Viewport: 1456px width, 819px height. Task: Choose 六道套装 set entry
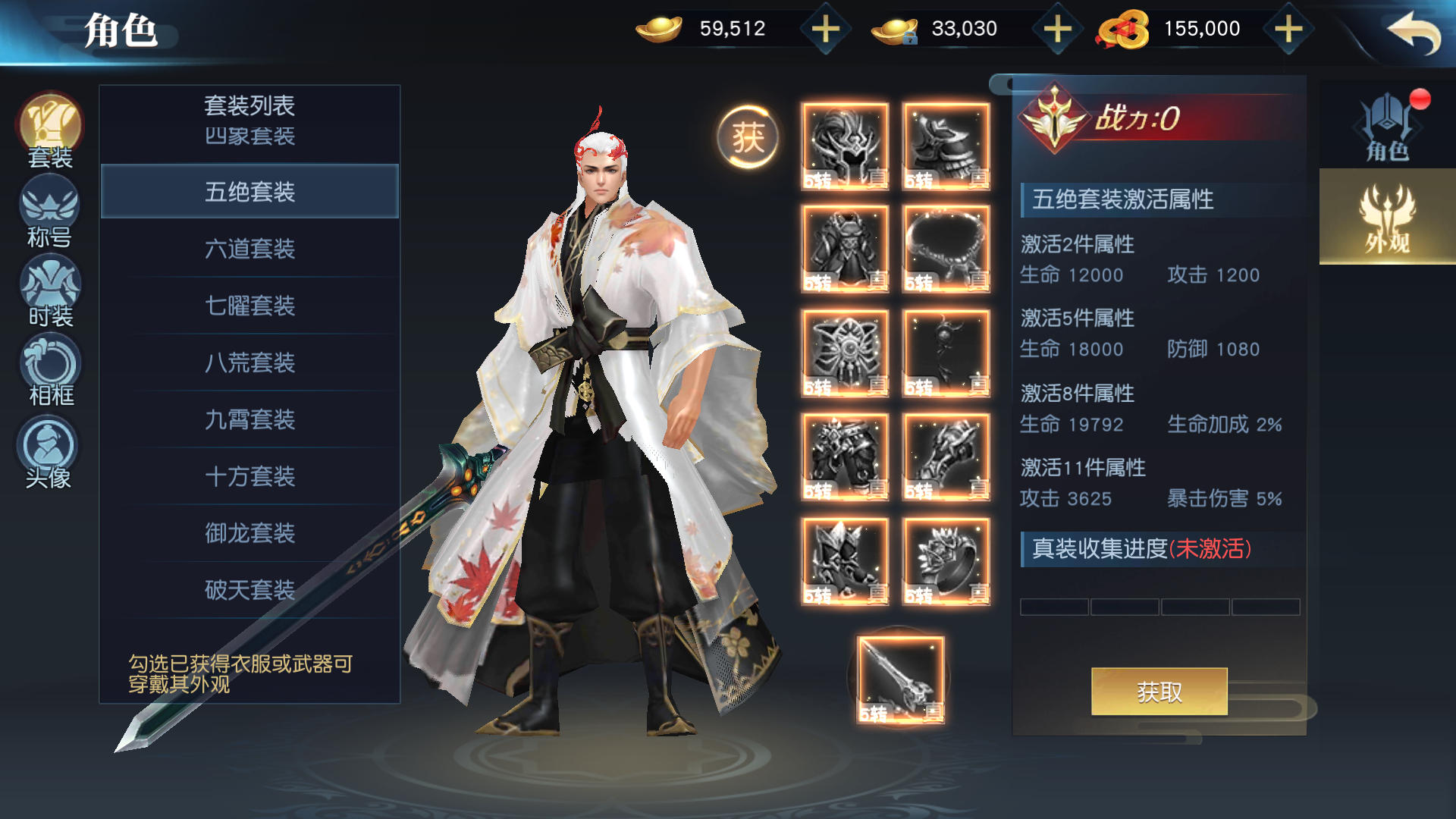249,249
